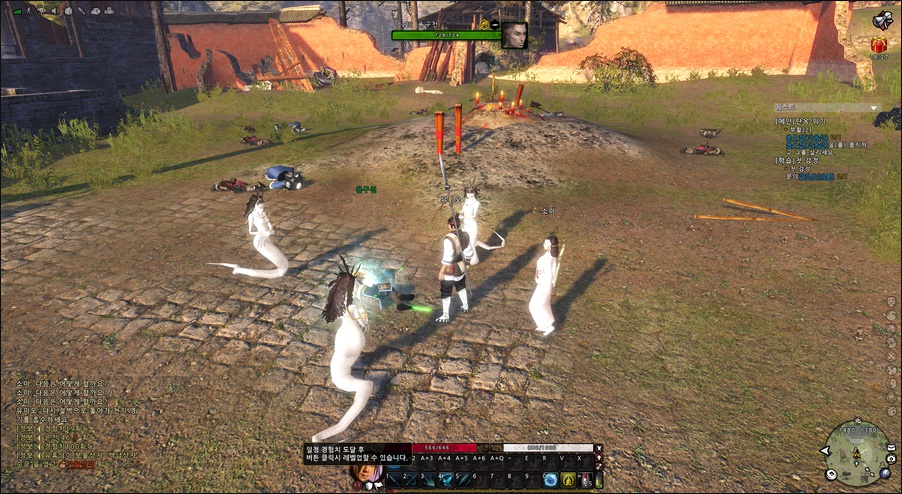Activate the skill in hotbar slot 5
902x494 pixels.
(x=463, y=480)
